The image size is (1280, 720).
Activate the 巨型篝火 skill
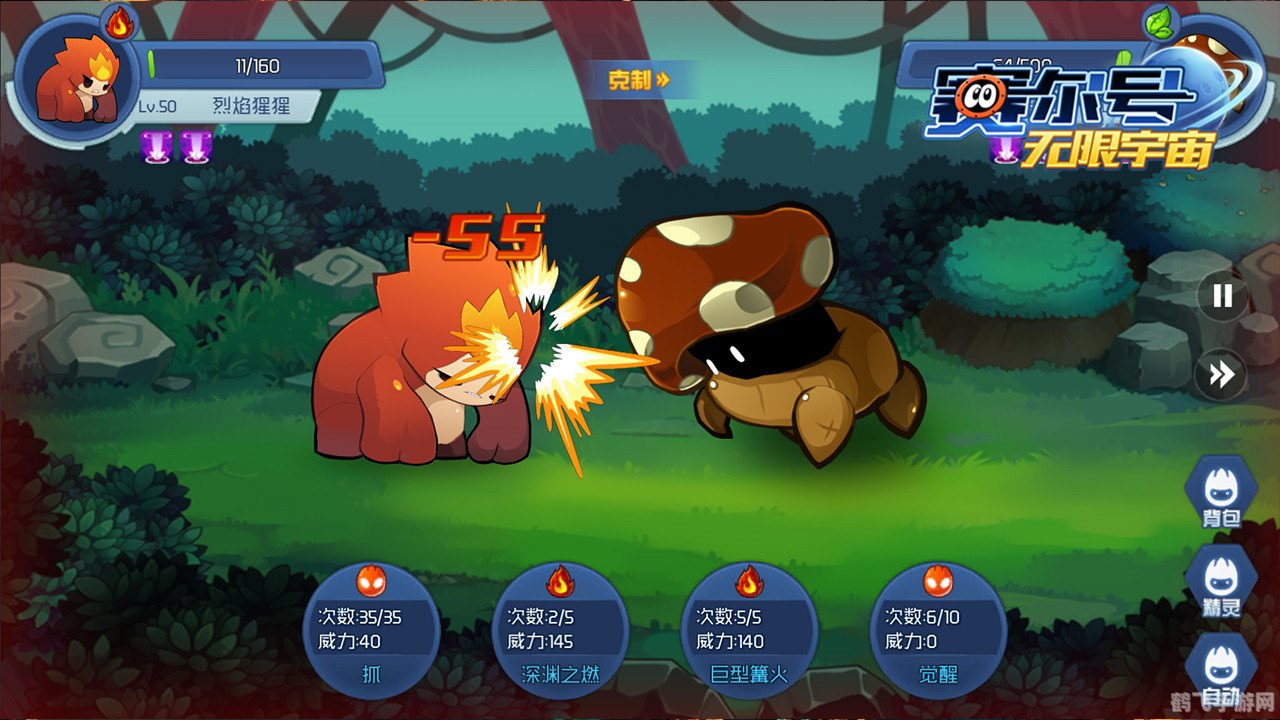pyautogui.click(x=749, y=630)
